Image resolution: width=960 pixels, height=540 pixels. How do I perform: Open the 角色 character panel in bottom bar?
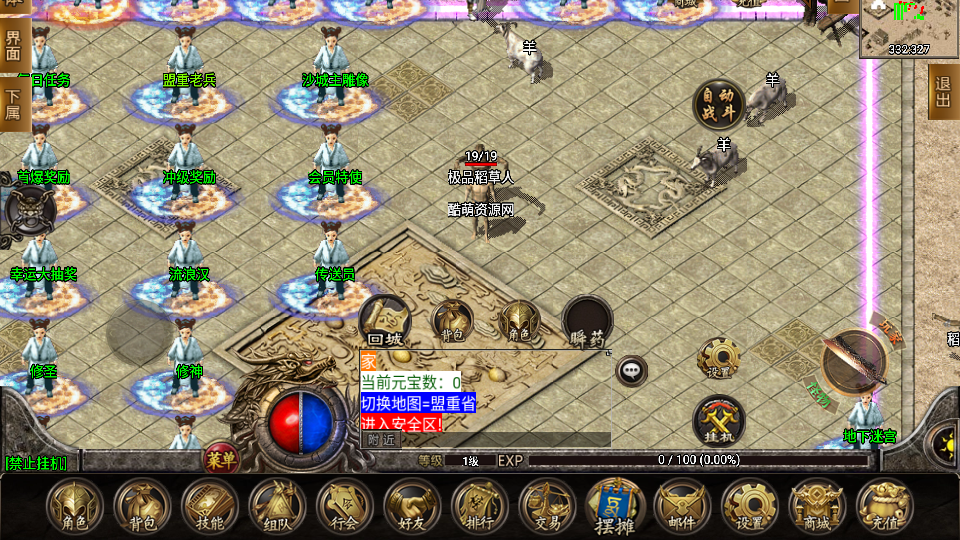click(x=75, y=505)
